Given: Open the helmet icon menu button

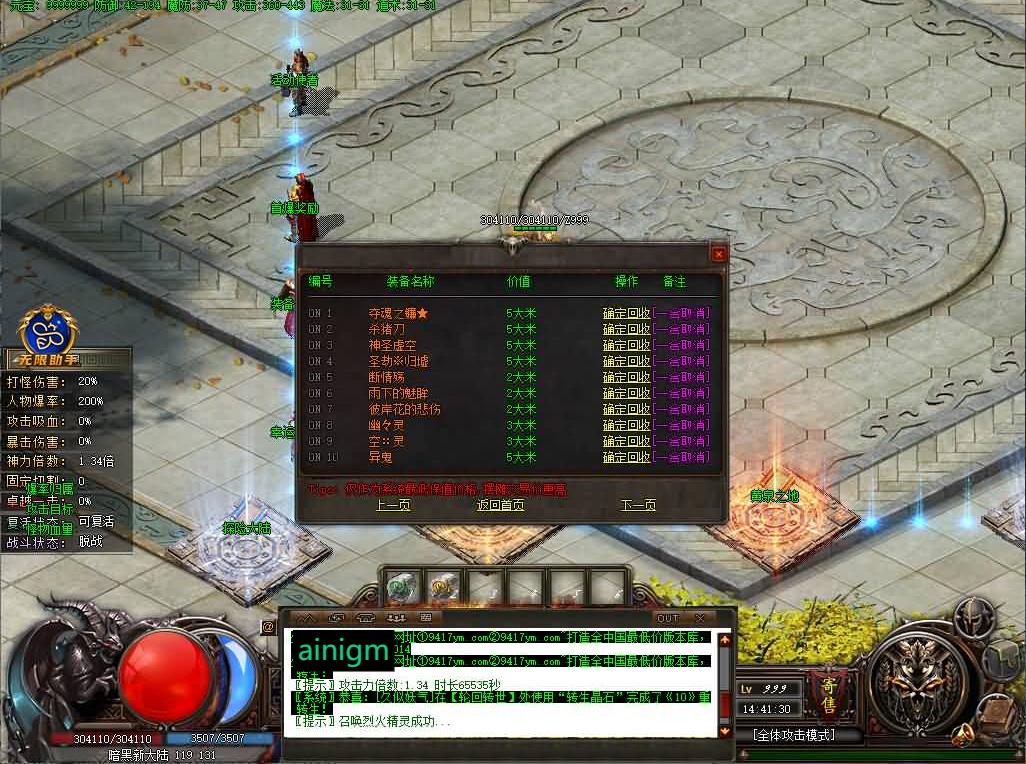Looking at the screenshot, I should tap(971, 616).
